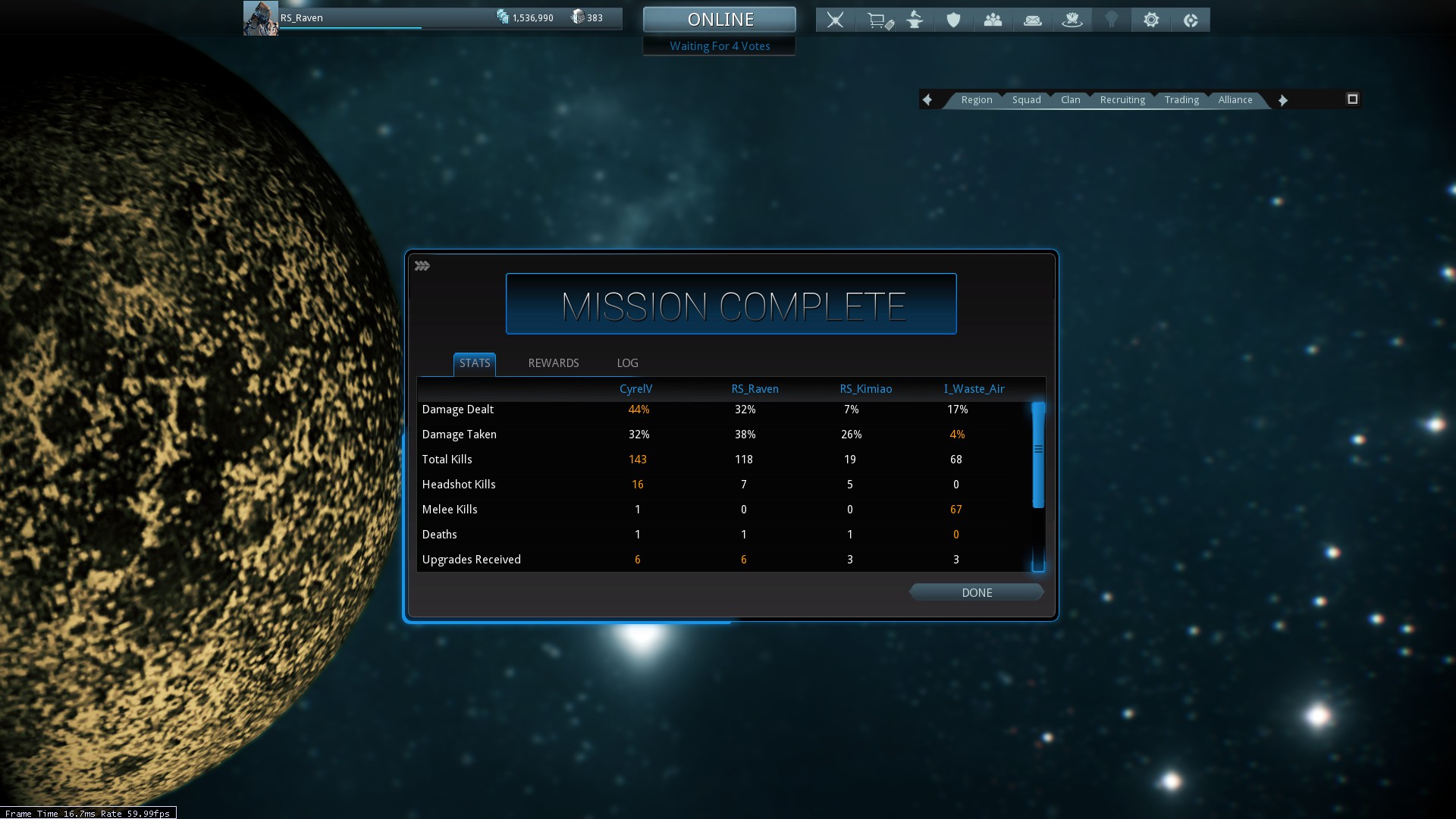Switch to the REWARDS tab
This screenshot has height=819, width=1456.
(553, 363)
